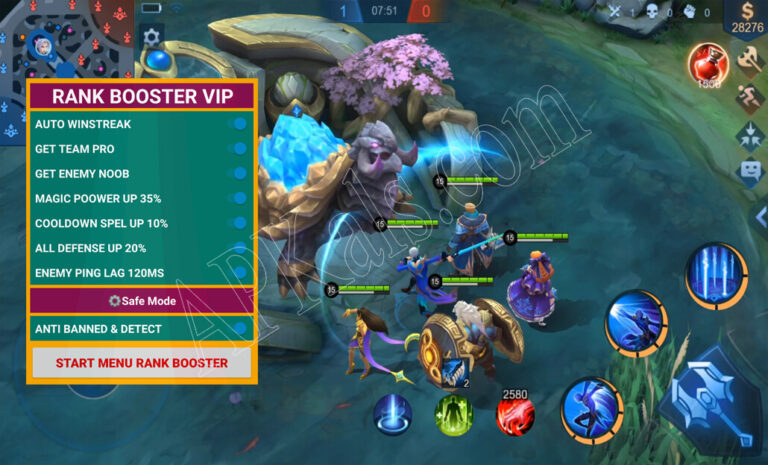Activate the green regen heal button
The width and height of the screenshot is (768, 465).
pyautogui.click(x=454, y=414)
